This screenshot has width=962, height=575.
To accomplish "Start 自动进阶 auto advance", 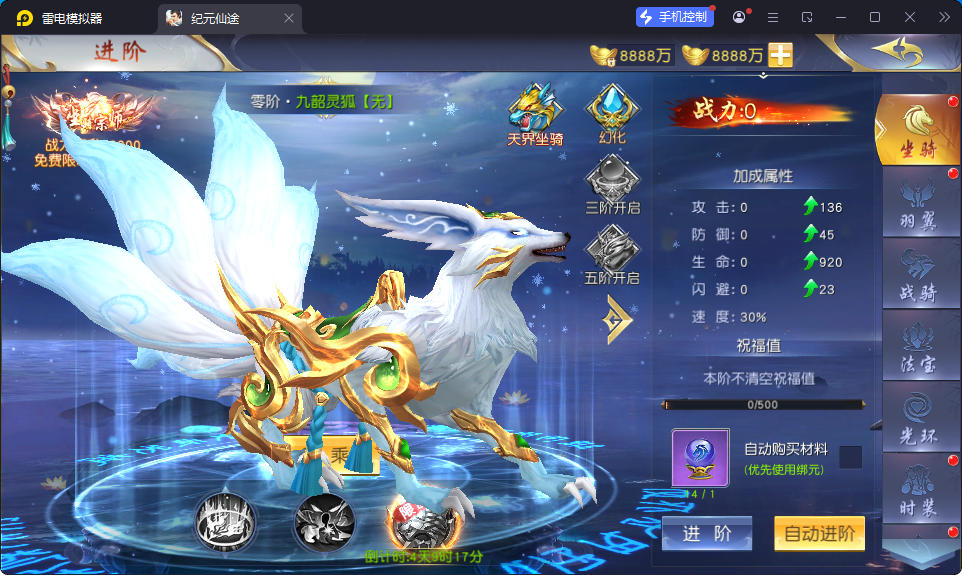I will [x=819, y=534].
